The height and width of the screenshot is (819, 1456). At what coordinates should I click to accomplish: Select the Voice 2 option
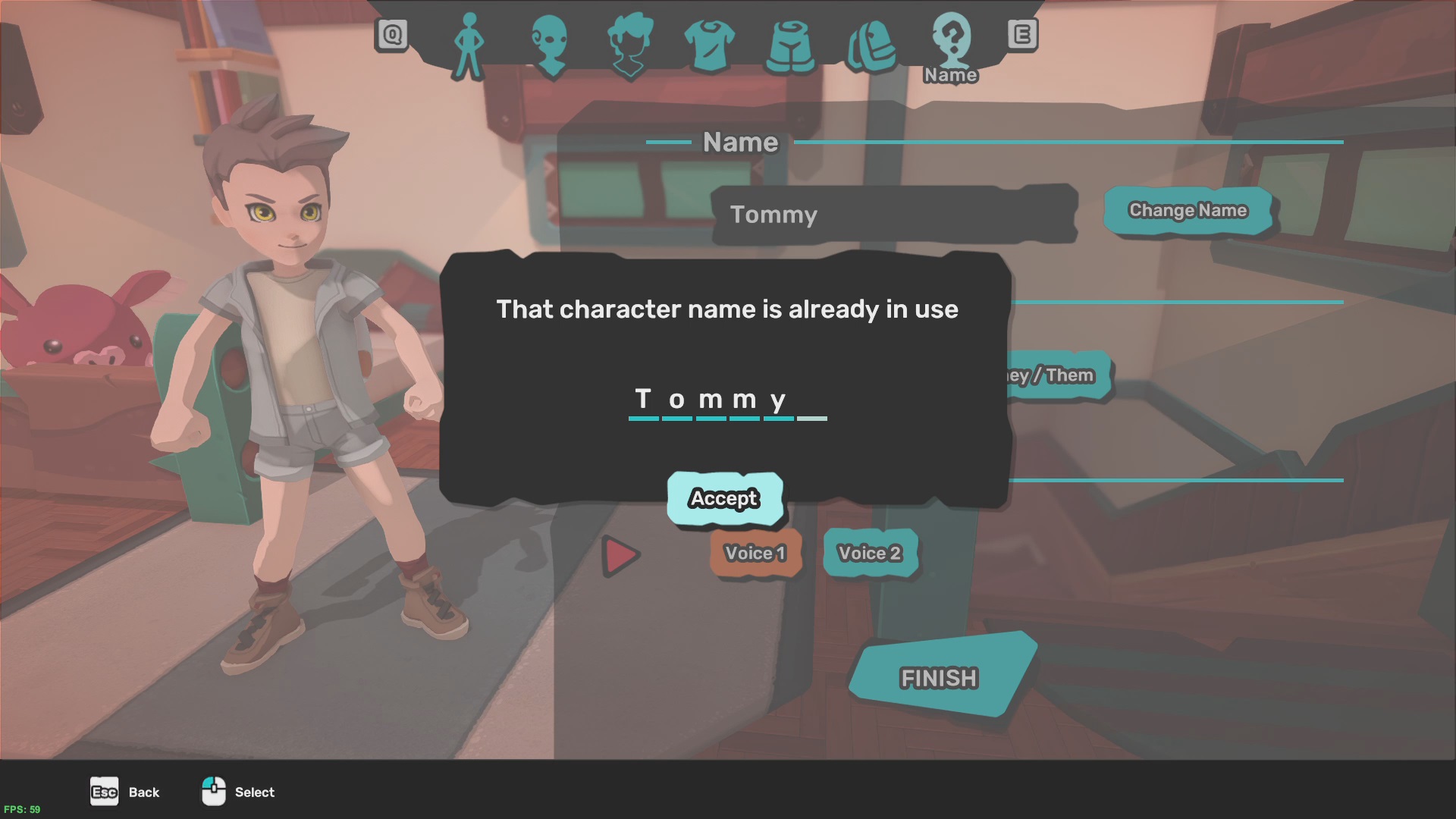point(870,554)
